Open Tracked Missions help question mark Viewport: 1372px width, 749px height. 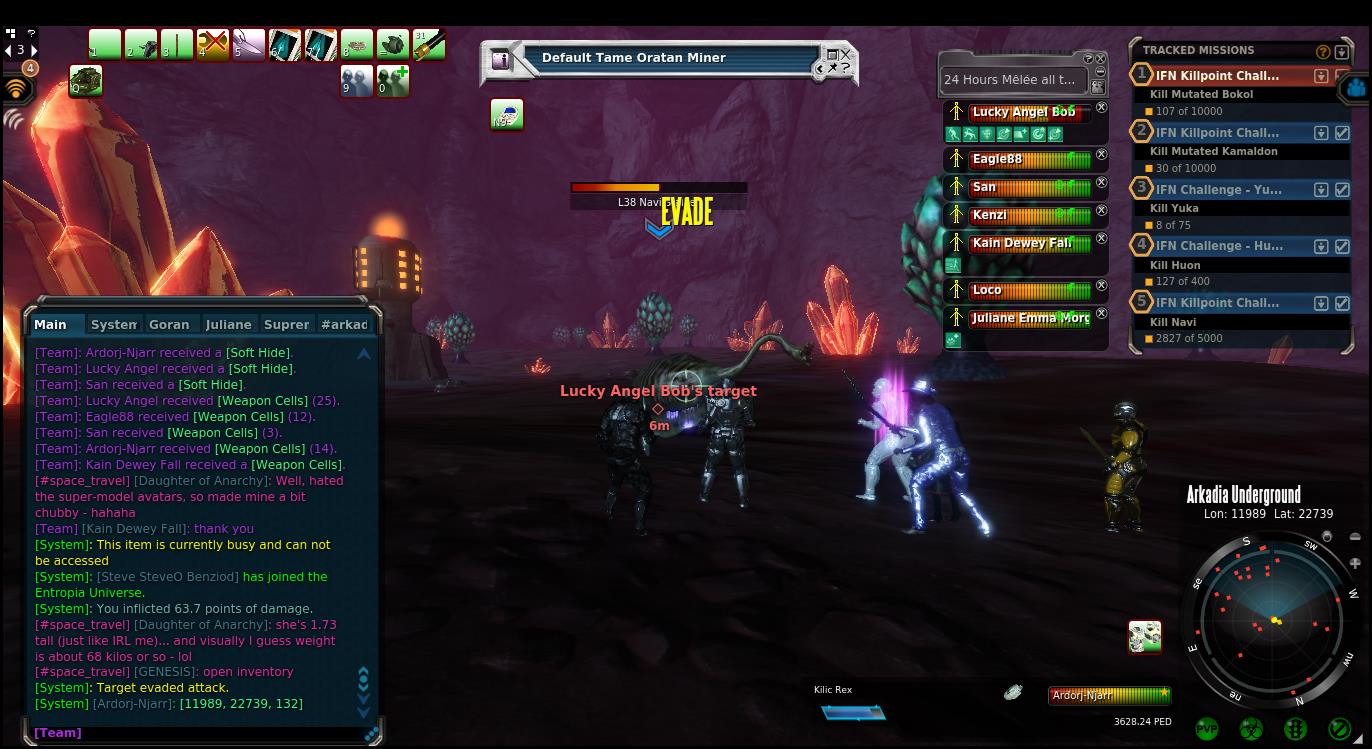(1323, 51)
